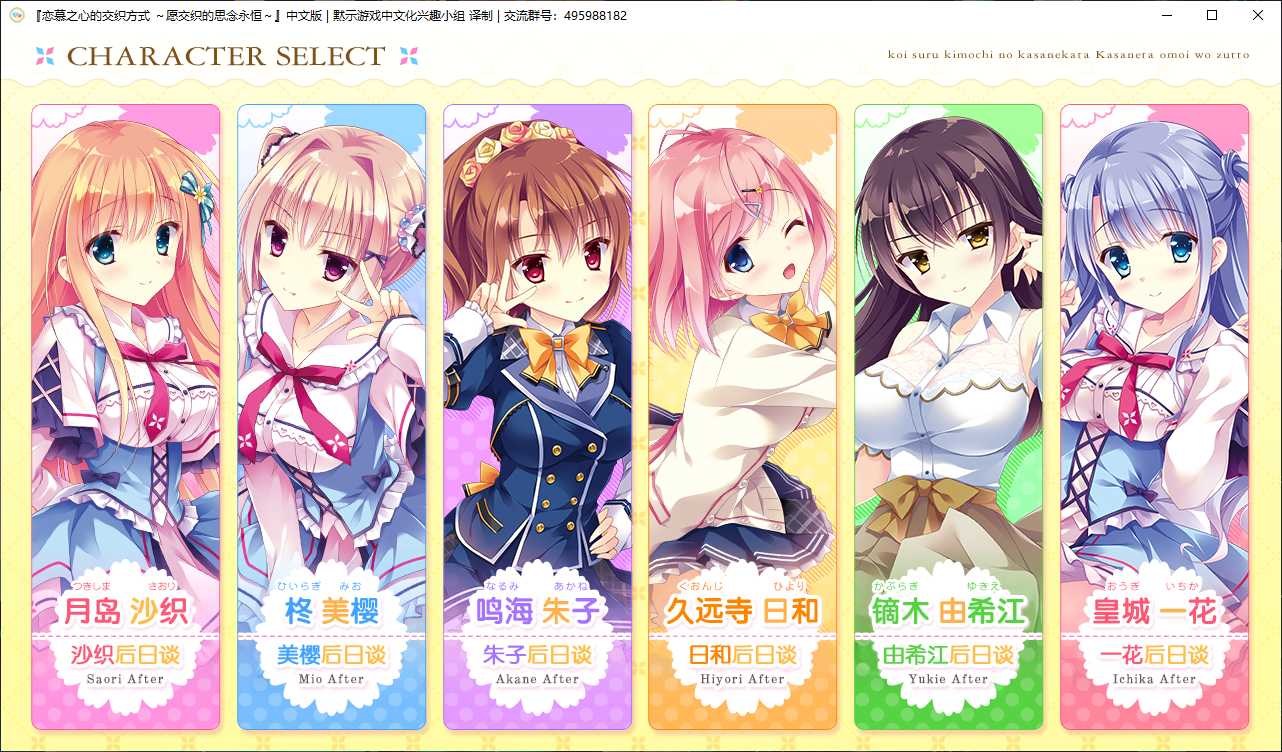Click the 月岛 沙织 name label
Image resolution: width=1282 pixels, height=752 pixels.
[x=125, y=612]
